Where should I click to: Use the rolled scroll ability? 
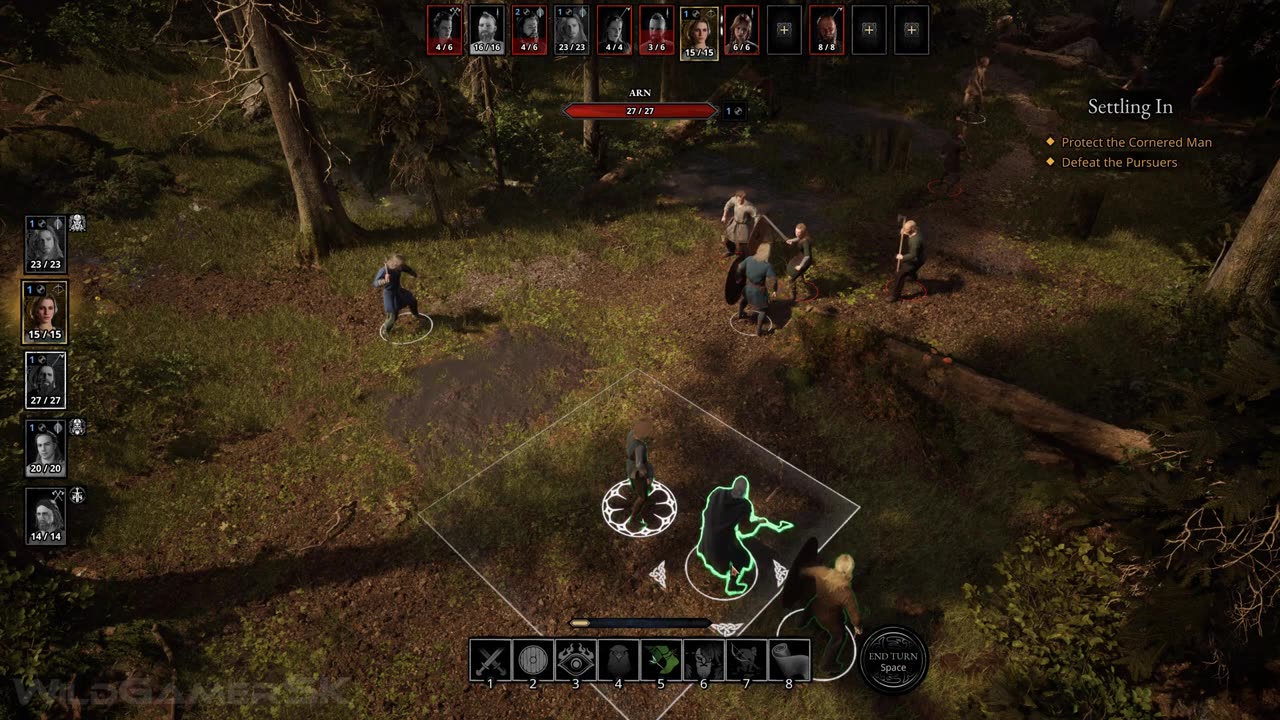(x=789, y=660)
